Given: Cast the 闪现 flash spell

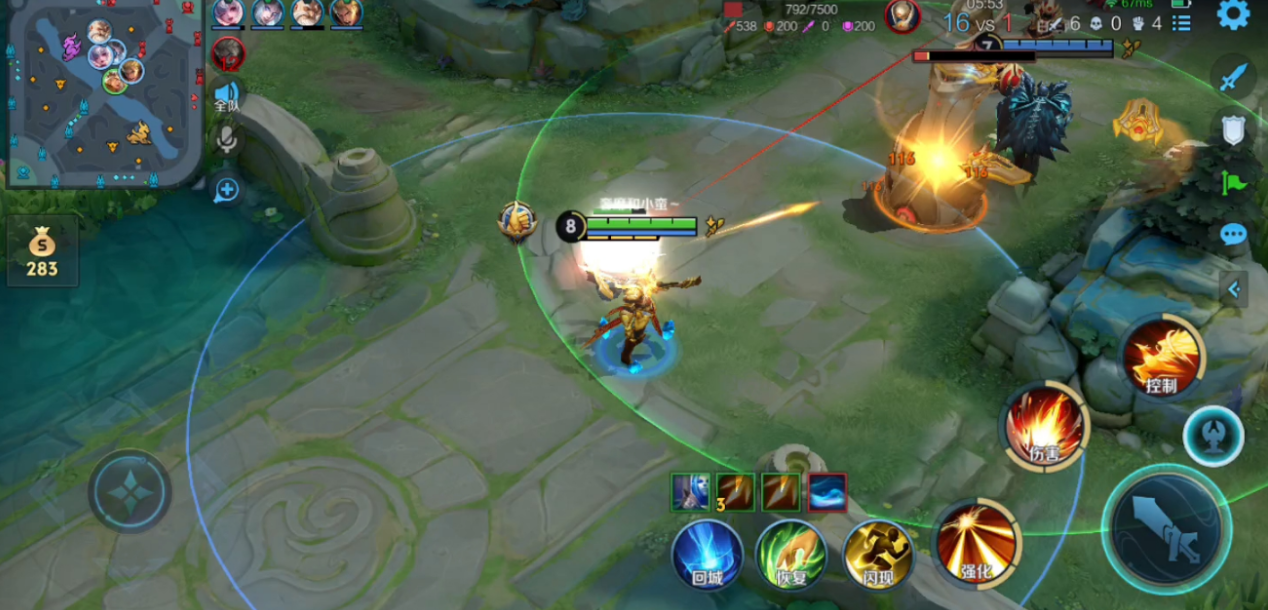Looking at the screenshot, I should tap(877, 553).
